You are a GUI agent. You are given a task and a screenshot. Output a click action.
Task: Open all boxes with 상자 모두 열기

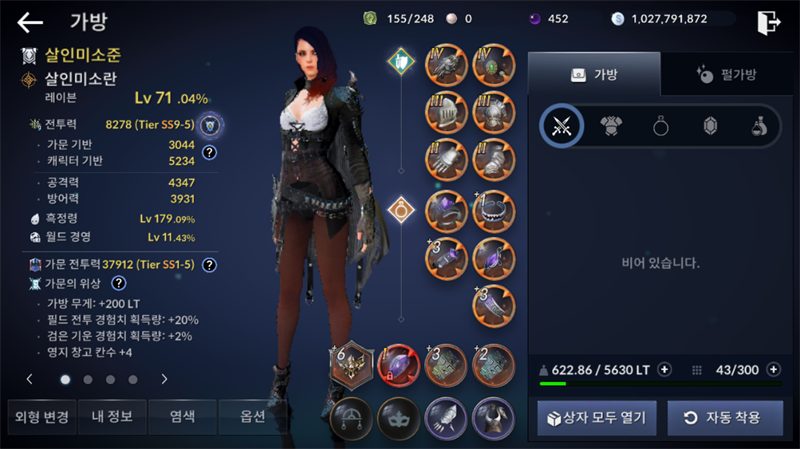[596, 417]
